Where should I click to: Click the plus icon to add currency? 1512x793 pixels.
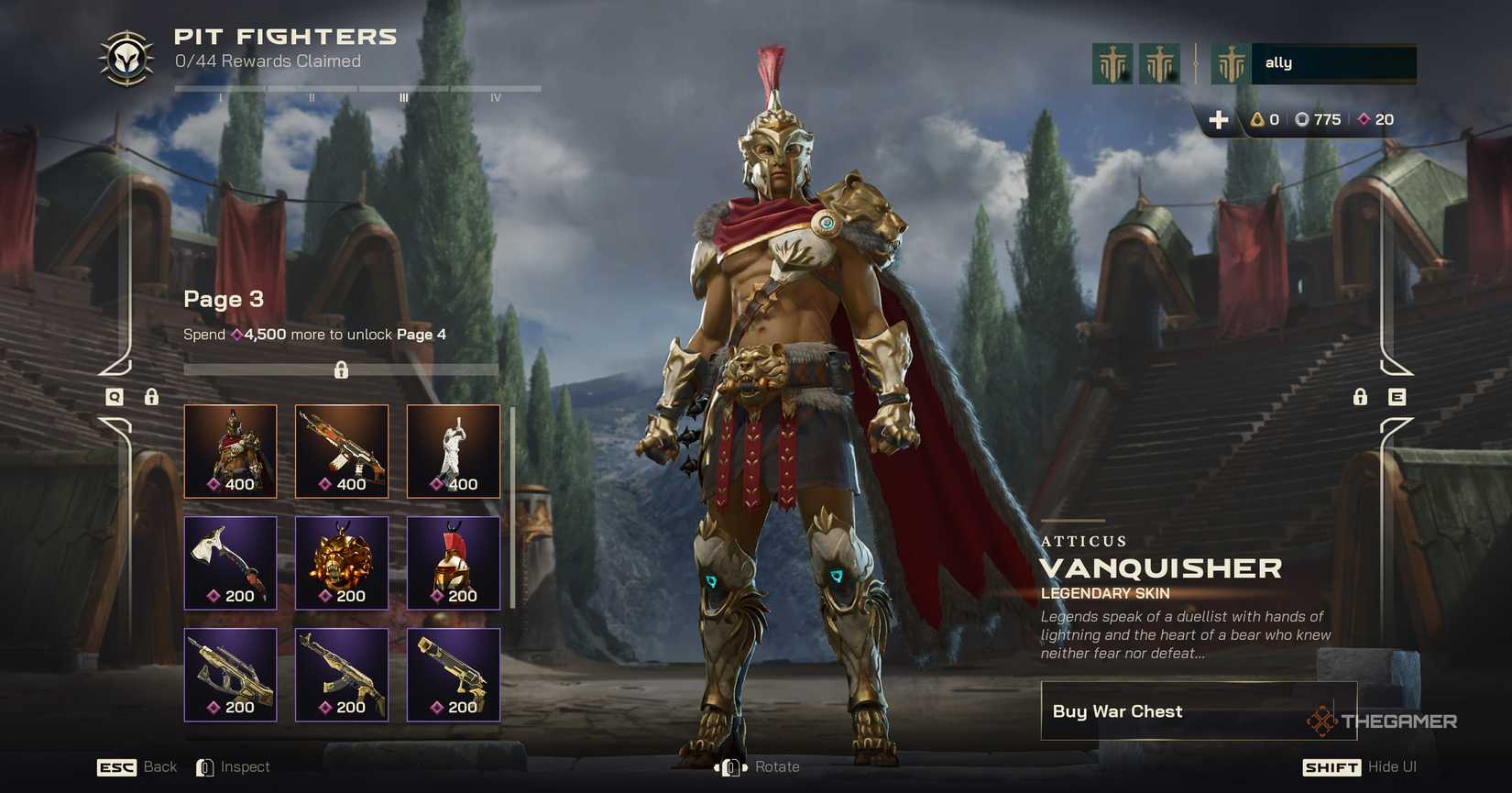1219,119
